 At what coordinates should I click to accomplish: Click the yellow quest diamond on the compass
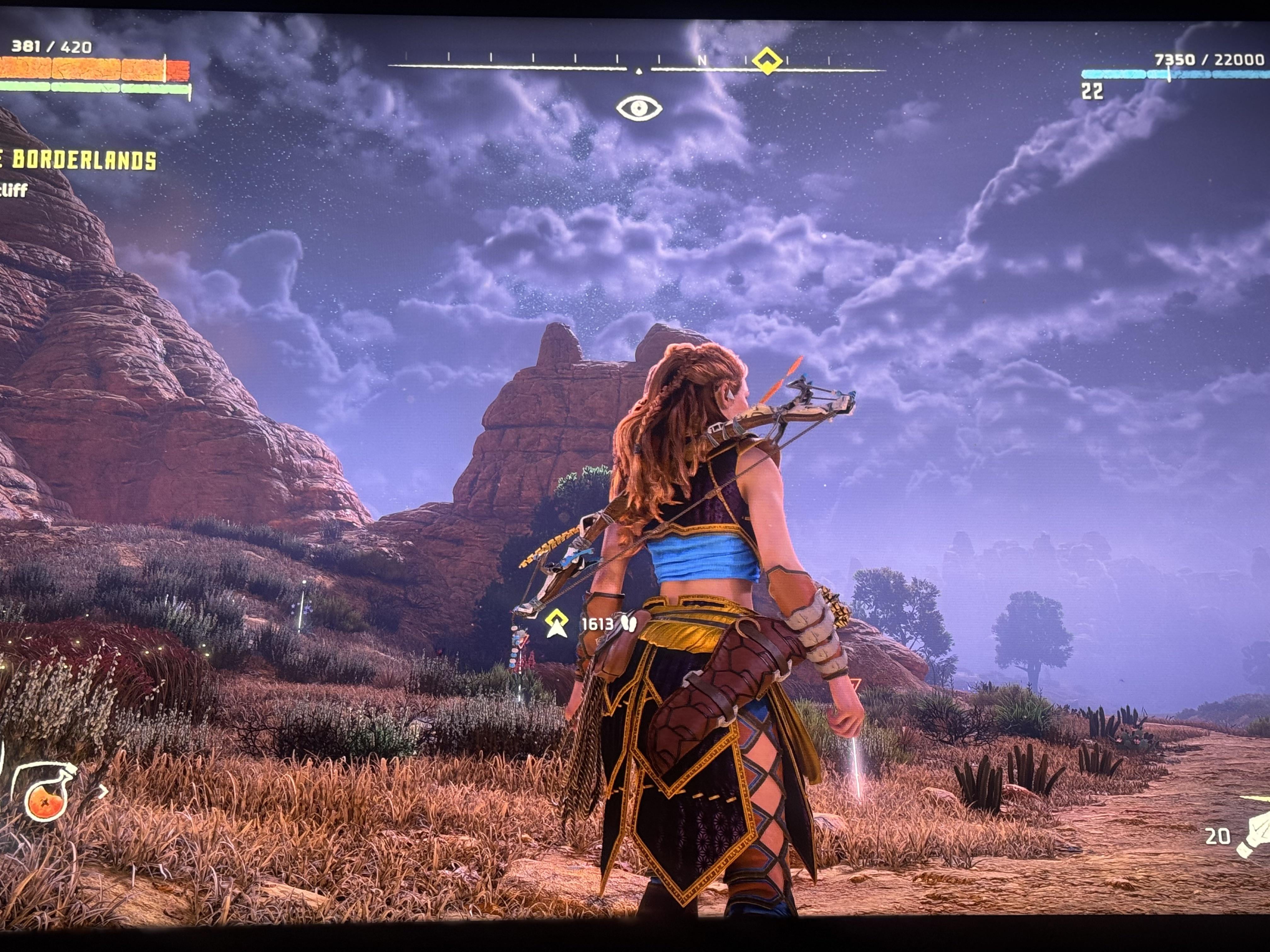(x=767, y=60)
